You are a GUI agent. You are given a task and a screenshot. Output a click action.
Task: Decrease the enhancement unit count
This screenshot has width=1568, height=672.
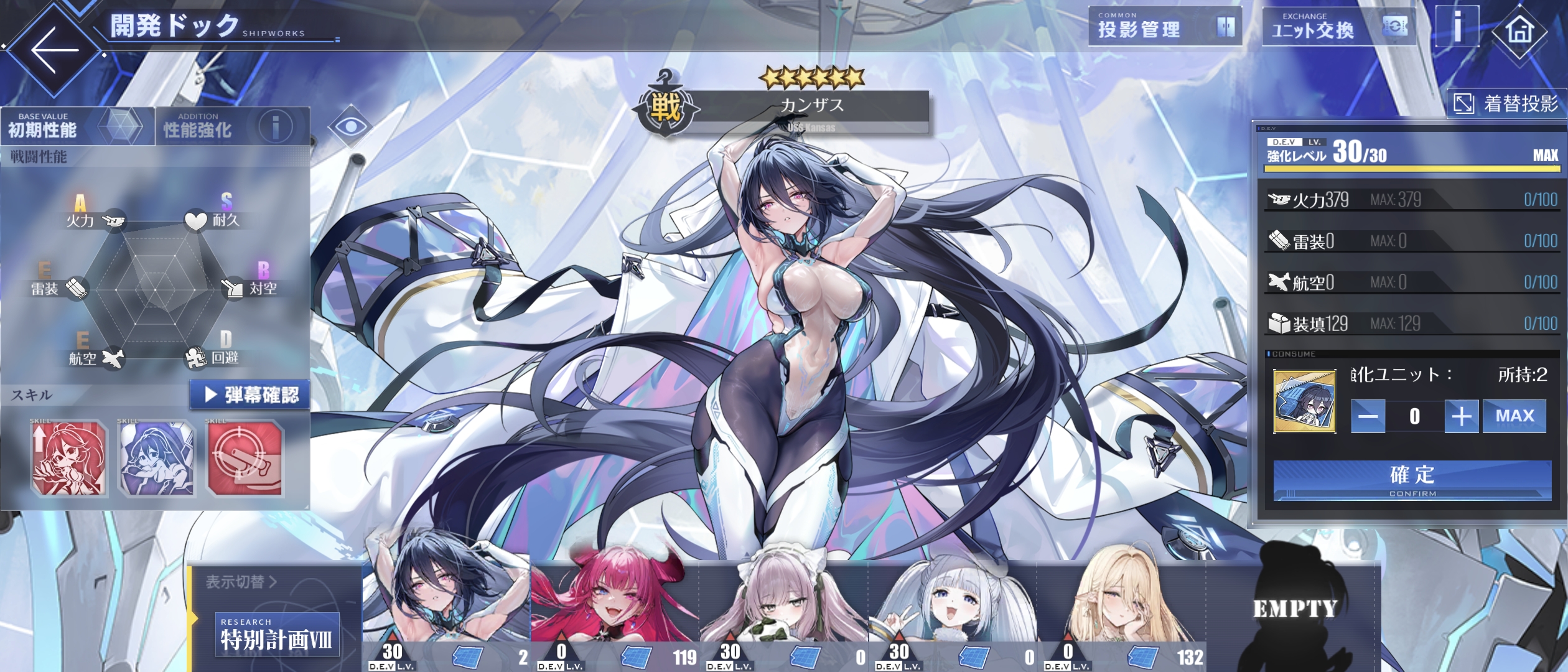click(x=1368, y=416)
